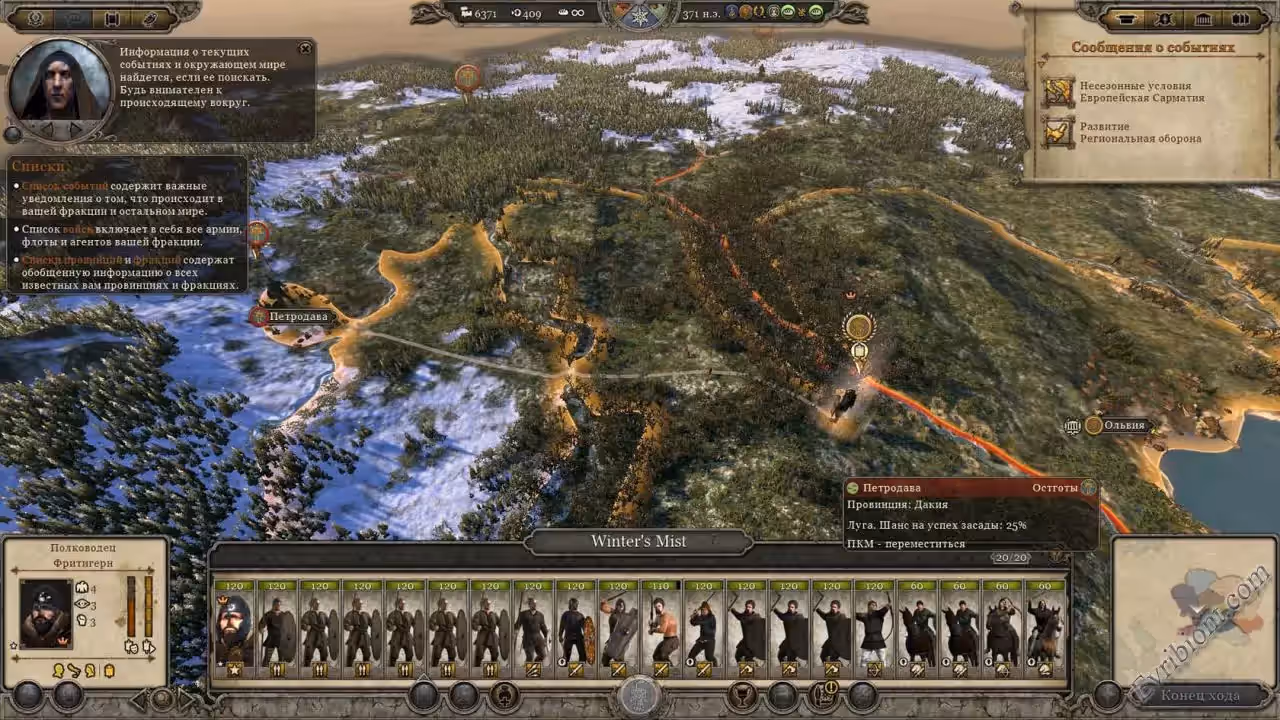Screen dimensions: 1280x720
Task: Click general Фритигерн's portrait
Action: click(46, 613)
